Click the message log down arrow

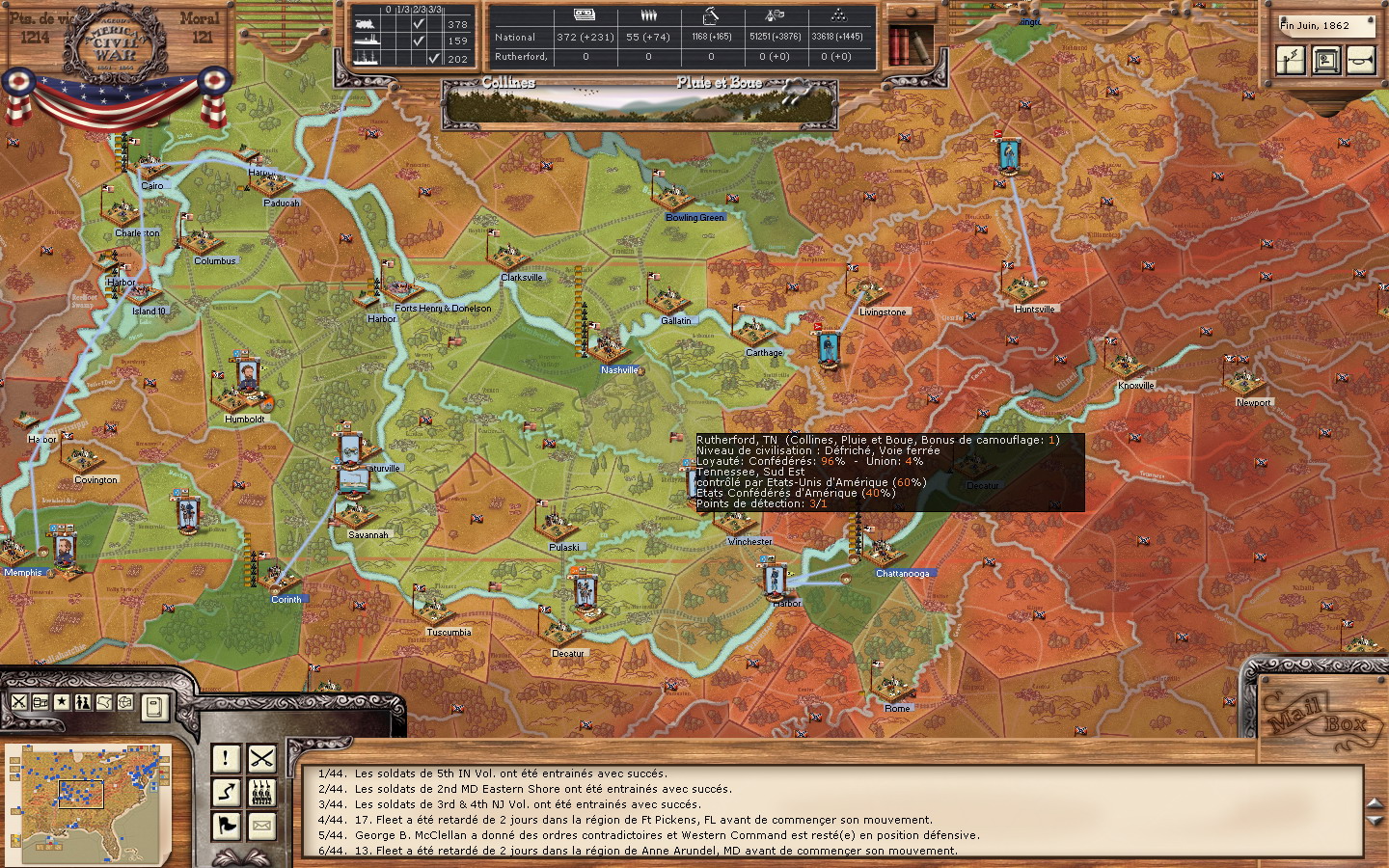coord(1375,821)
